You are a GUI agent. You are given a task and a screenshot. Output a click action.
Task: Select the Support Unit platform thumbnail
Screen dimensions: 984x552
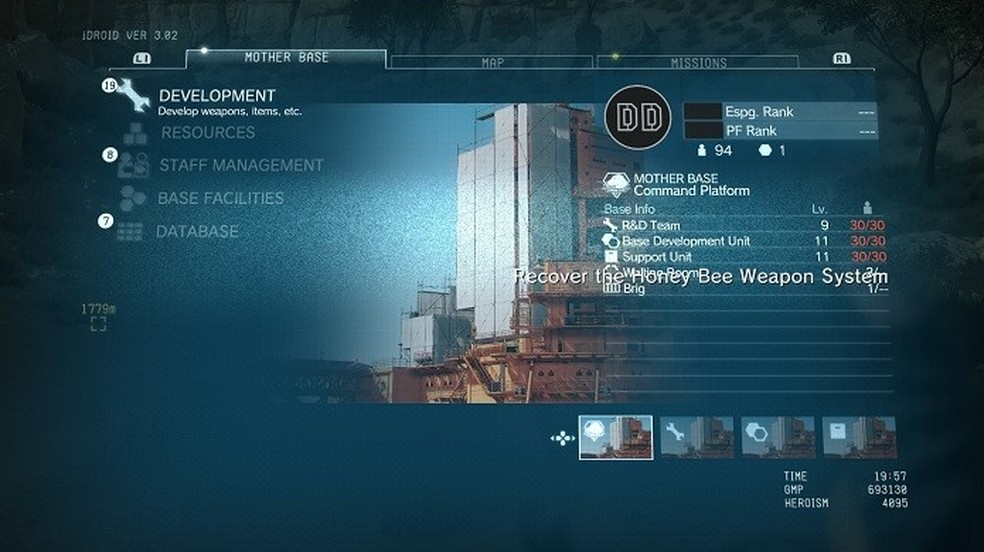[859, 437]
